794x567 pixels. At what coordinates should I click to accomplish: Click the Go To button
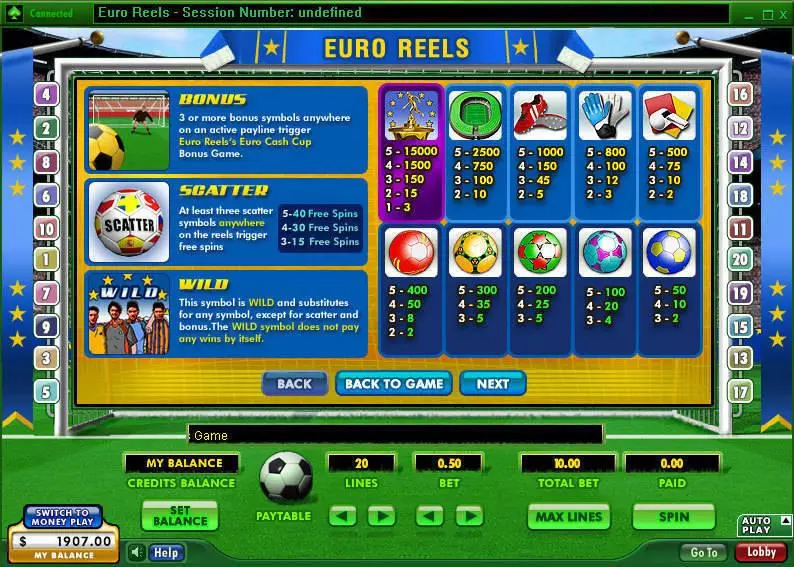[703, 552]
